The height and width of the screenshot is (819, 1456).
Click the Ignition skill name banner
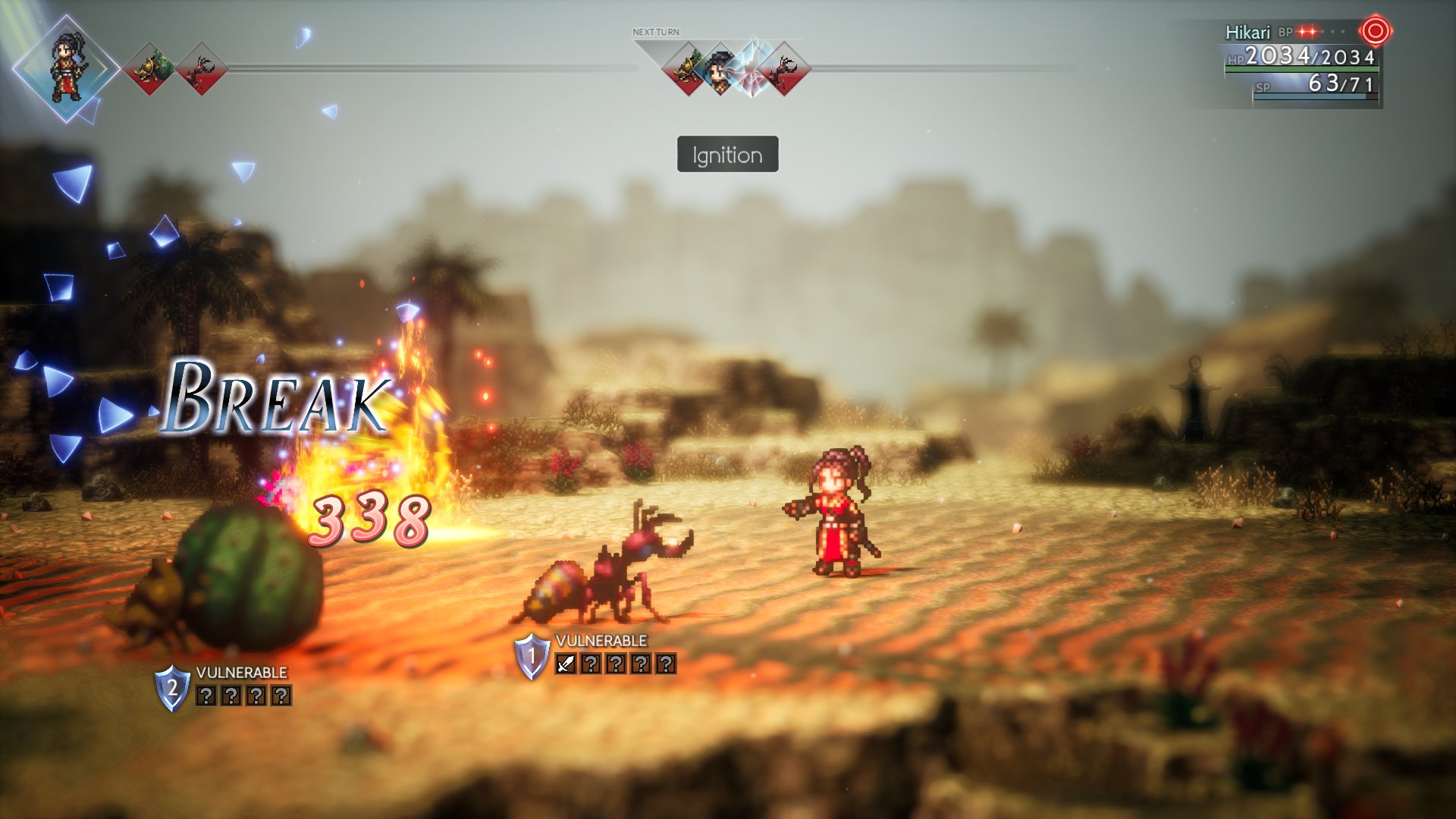pos(727,153)
